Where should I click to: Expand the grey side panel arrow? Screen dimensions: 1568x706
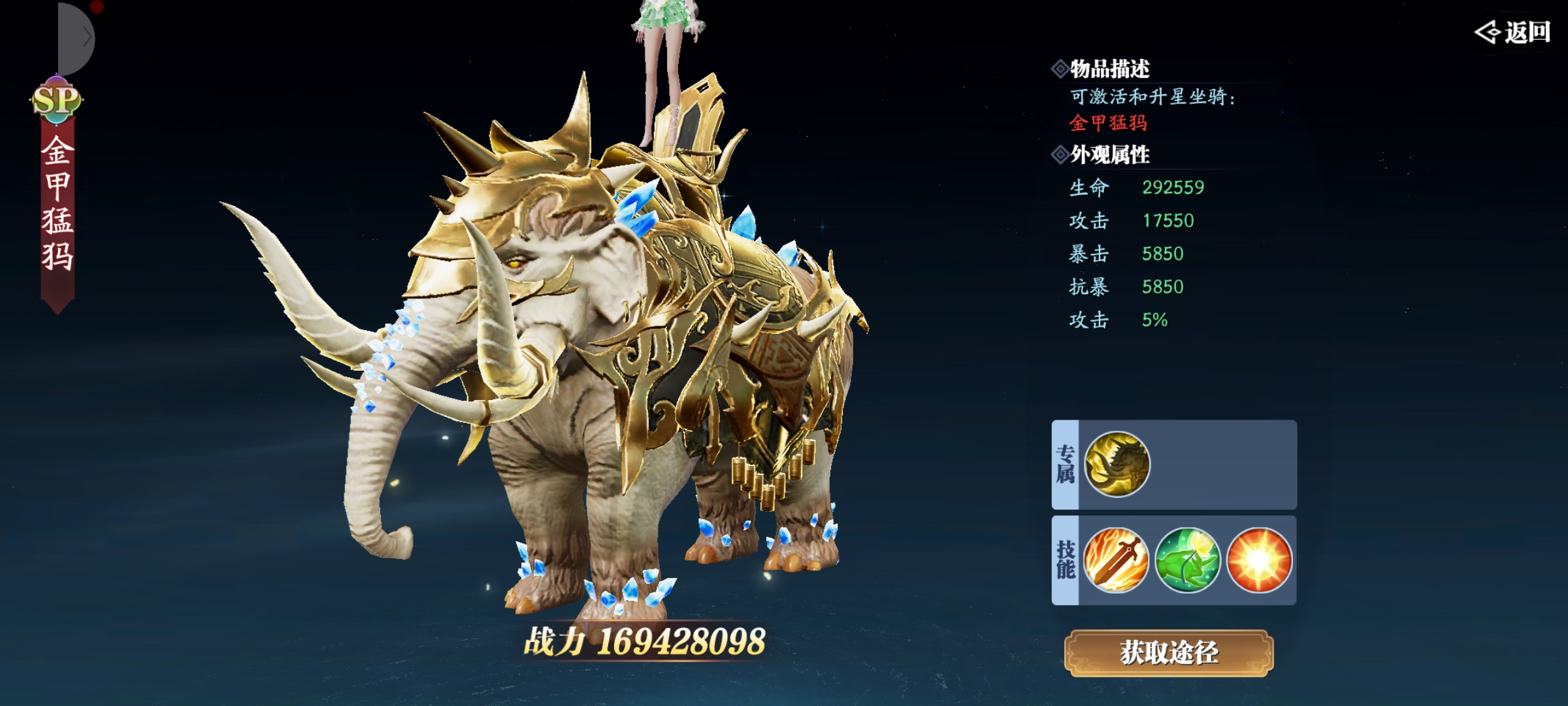[84, 38]
